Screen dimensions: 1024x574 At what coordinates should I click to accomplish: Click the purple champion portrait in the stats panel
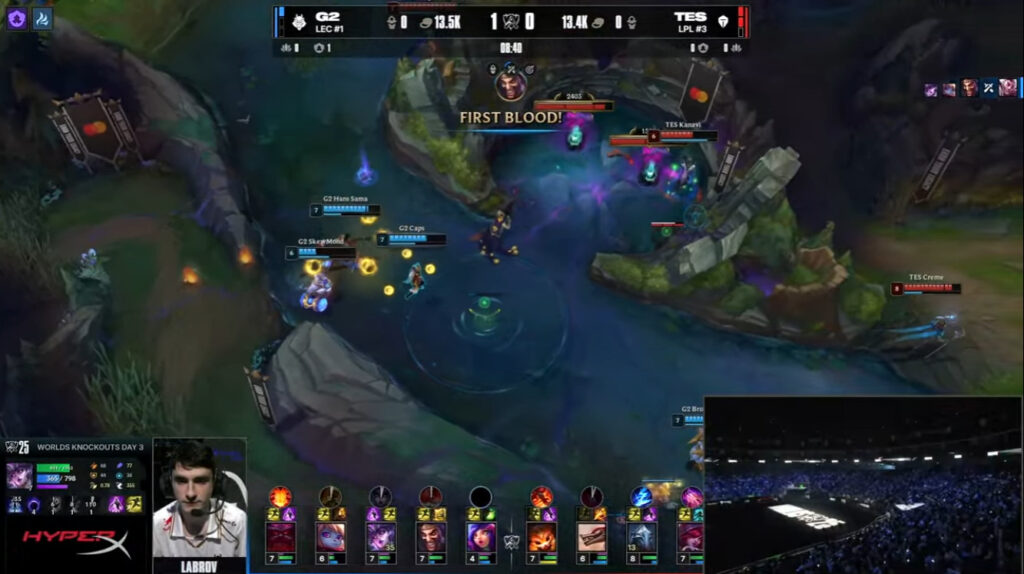coord(21,475)
